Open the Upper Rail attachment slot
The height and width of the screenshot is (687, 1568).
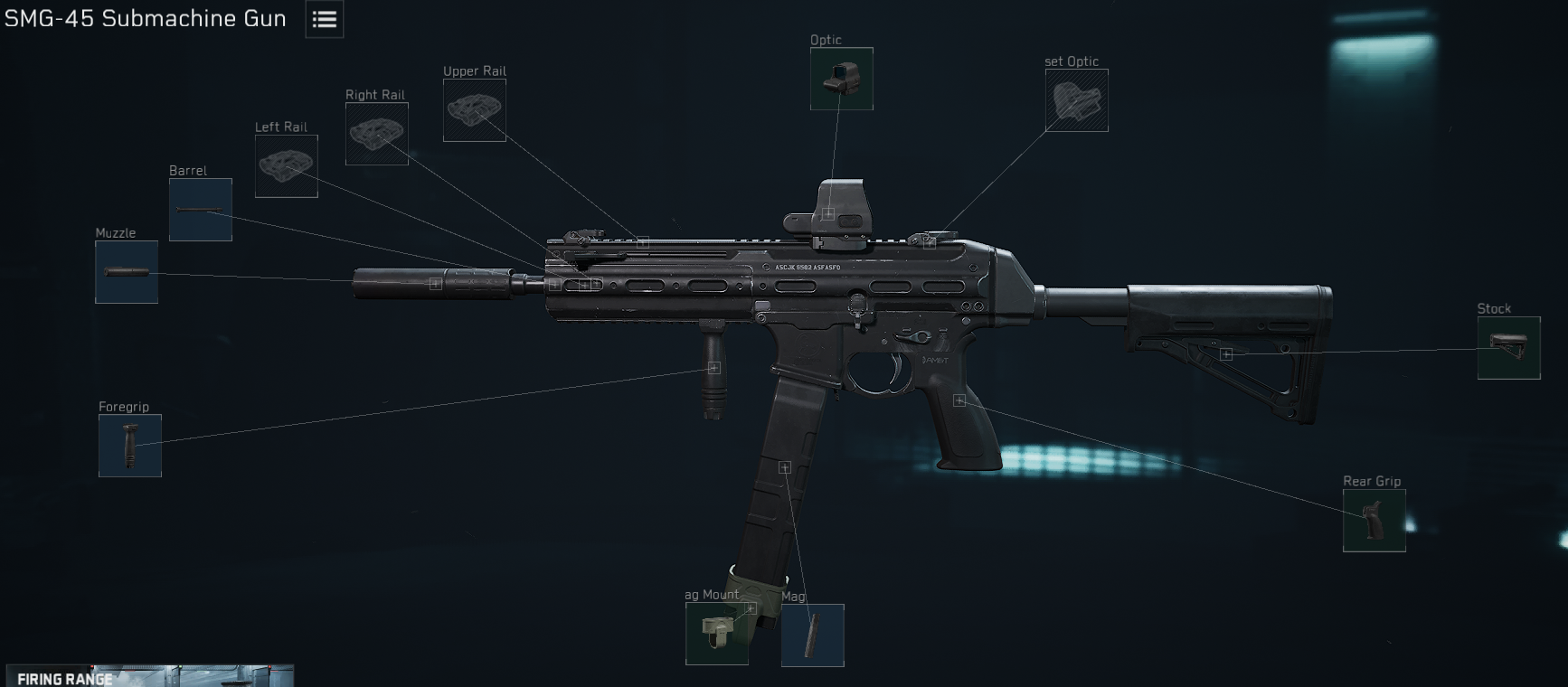tap(474, 111)
